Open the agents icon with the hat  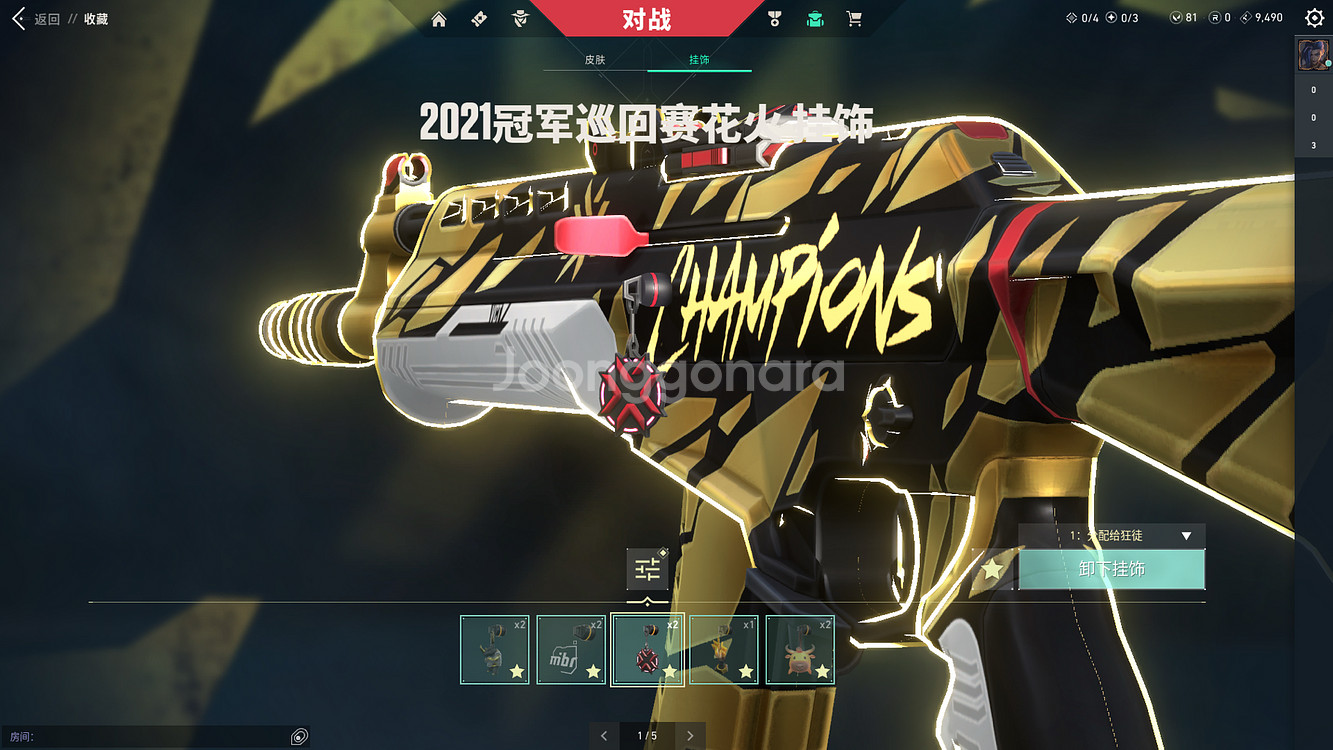point(519,19)
